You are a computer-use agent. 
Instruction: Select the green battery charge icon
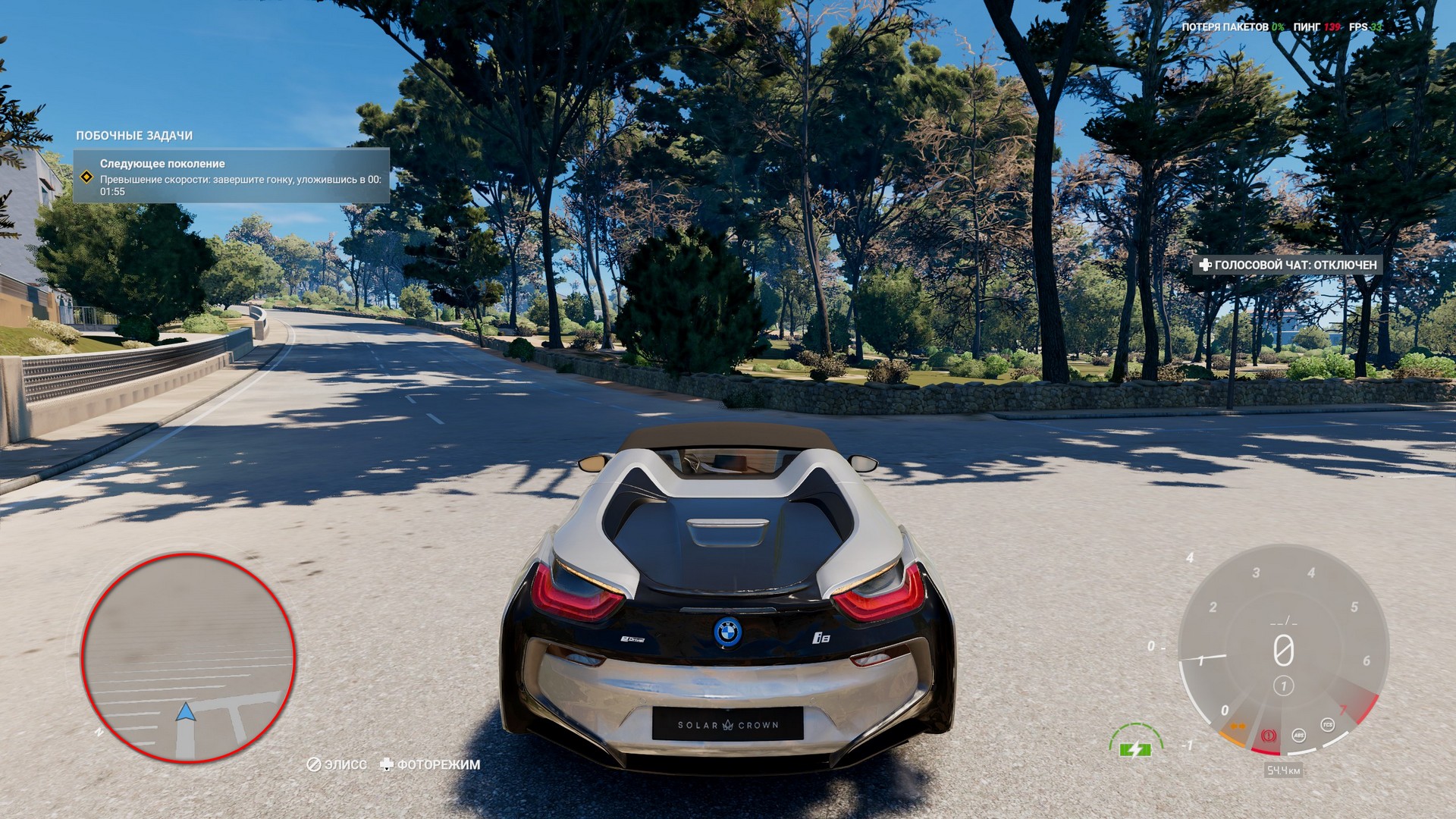point(1134,749)
